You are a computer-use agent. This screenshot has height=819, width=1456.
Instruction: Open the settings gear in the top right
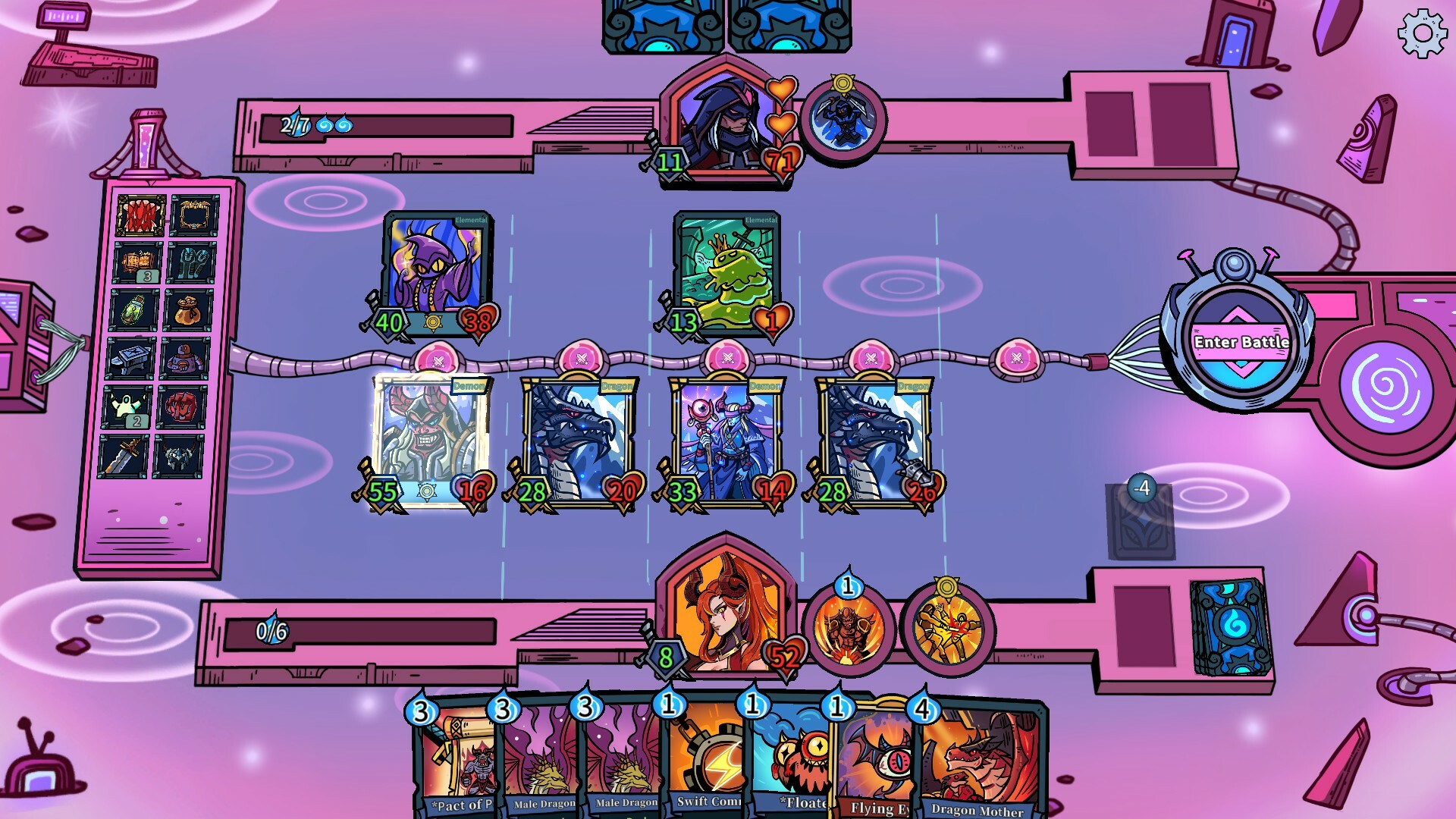click(x=1423, y=32)
